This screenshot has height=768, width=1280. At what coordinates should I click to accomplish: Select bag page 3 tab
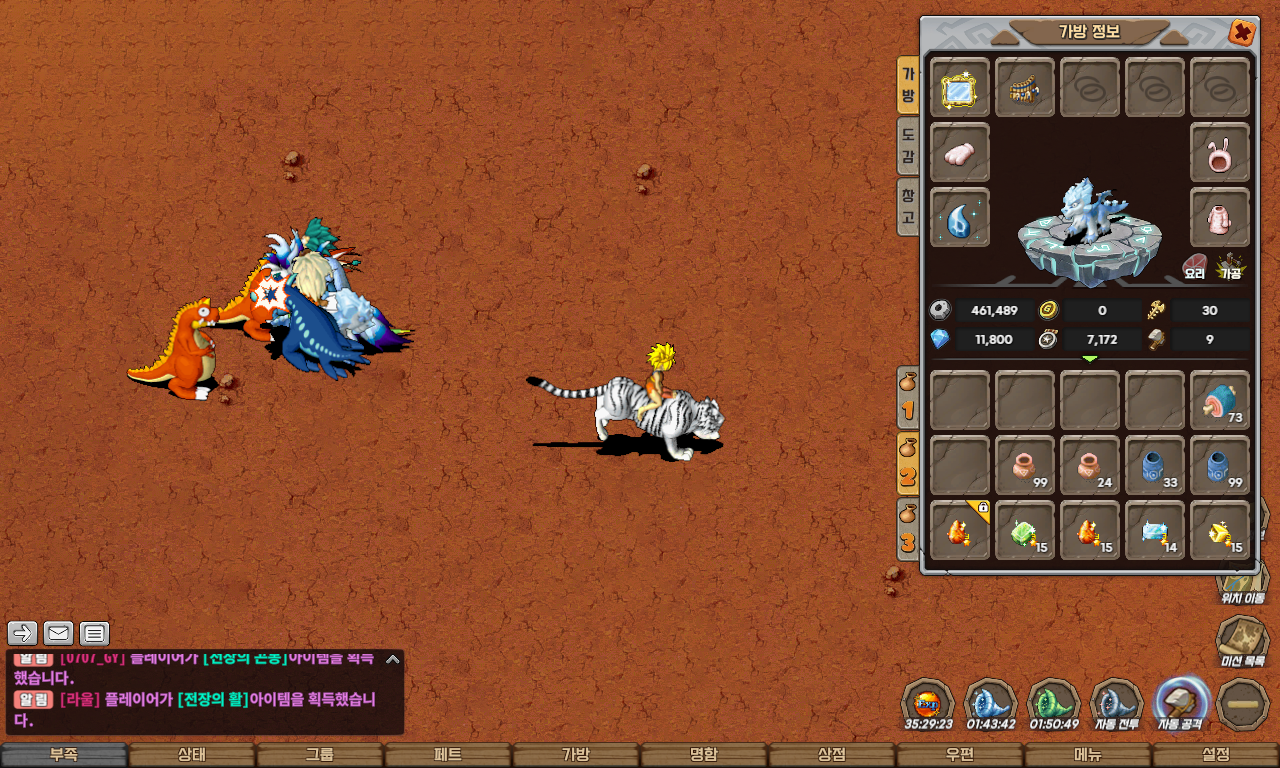pyautogui.click(x=908, y=529)
